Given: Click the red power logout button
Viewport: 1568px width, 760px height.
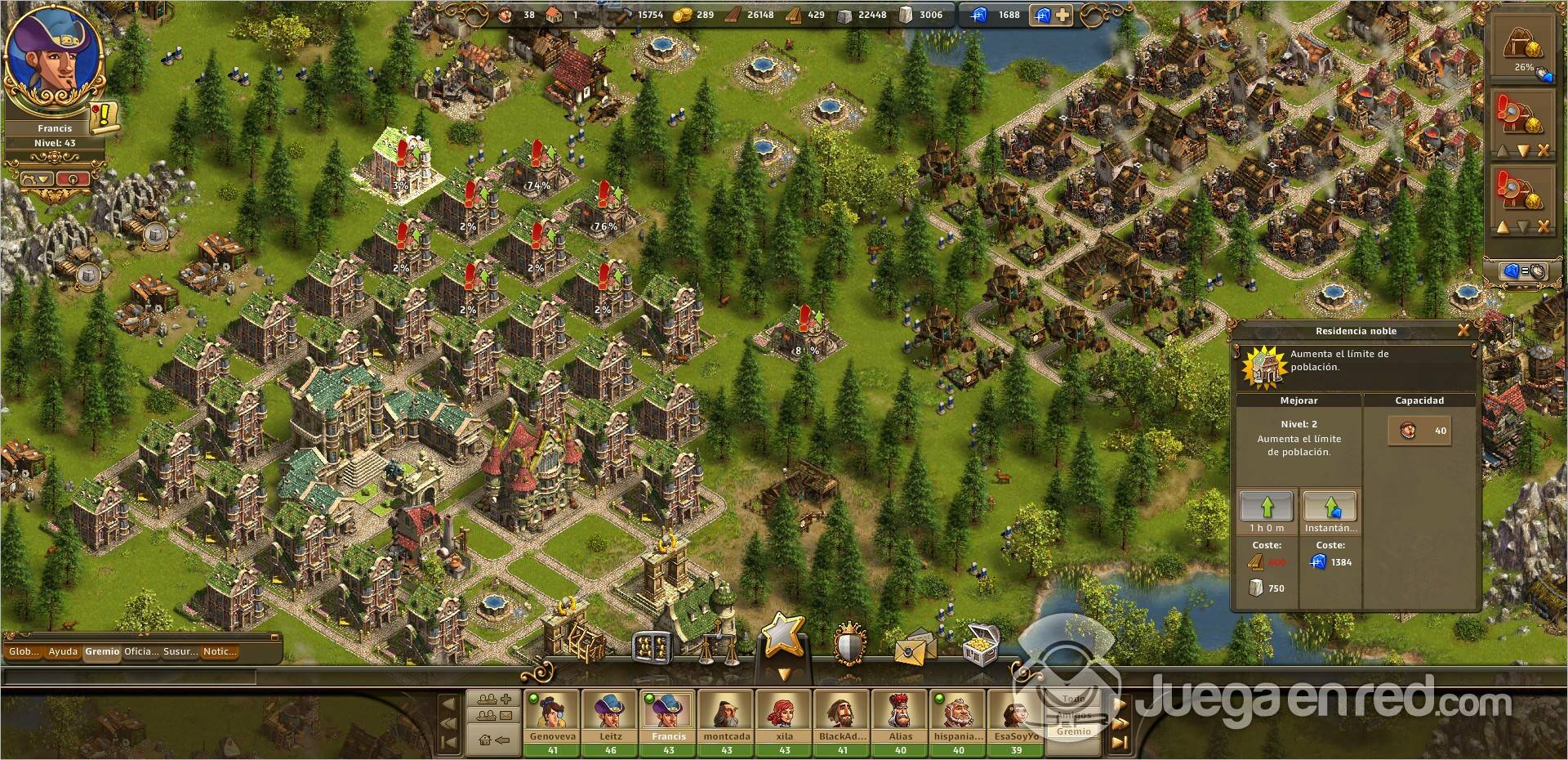Looking at the screenshot, I should click(73, 178).
